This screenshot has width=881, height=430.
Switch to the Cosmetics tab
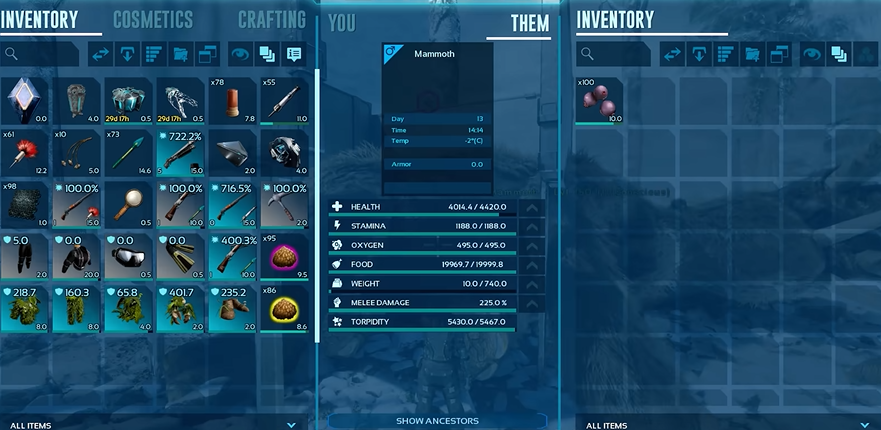(x=153, y=19)
